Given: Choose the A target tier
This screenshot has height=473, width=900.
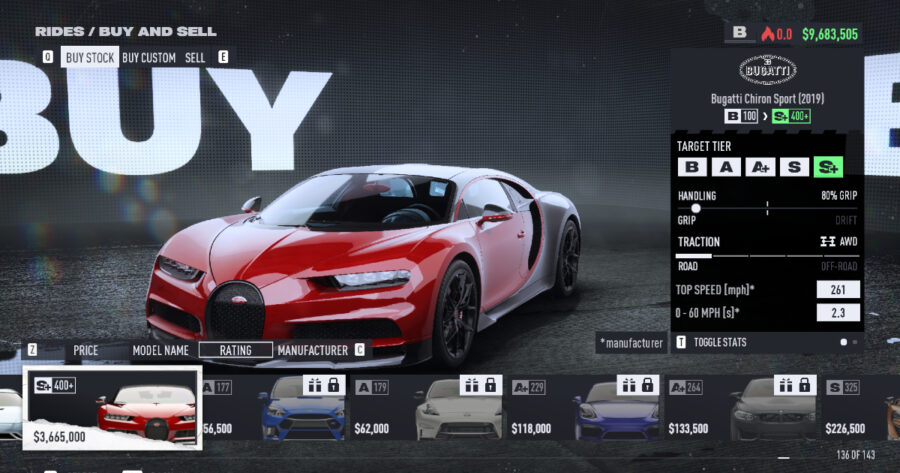Looking at the screenshot, I should (726, 167).
